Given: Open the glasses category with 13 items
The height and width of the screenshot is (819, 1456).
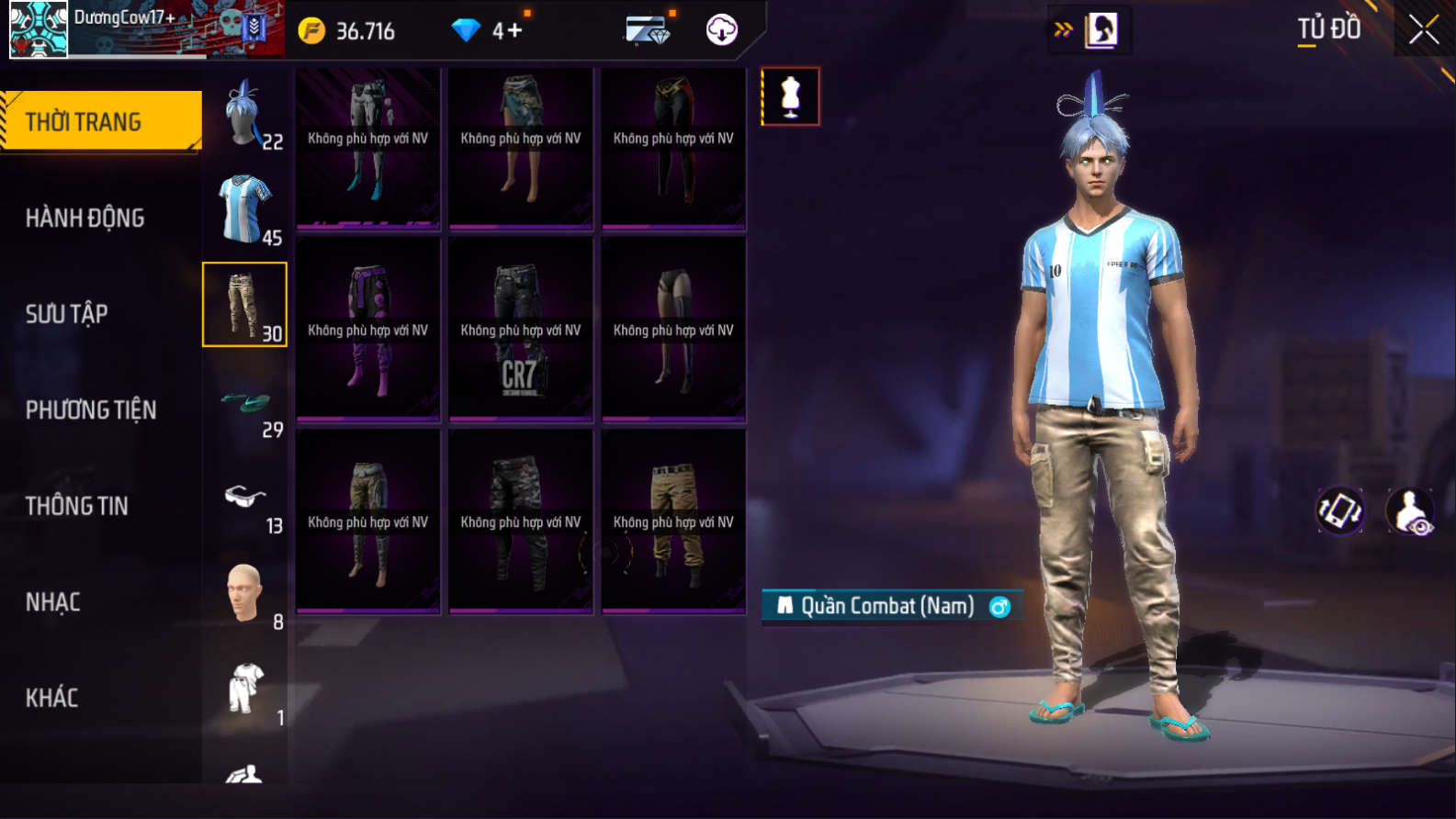Looking at the screenshot, I should pos(245,500).
